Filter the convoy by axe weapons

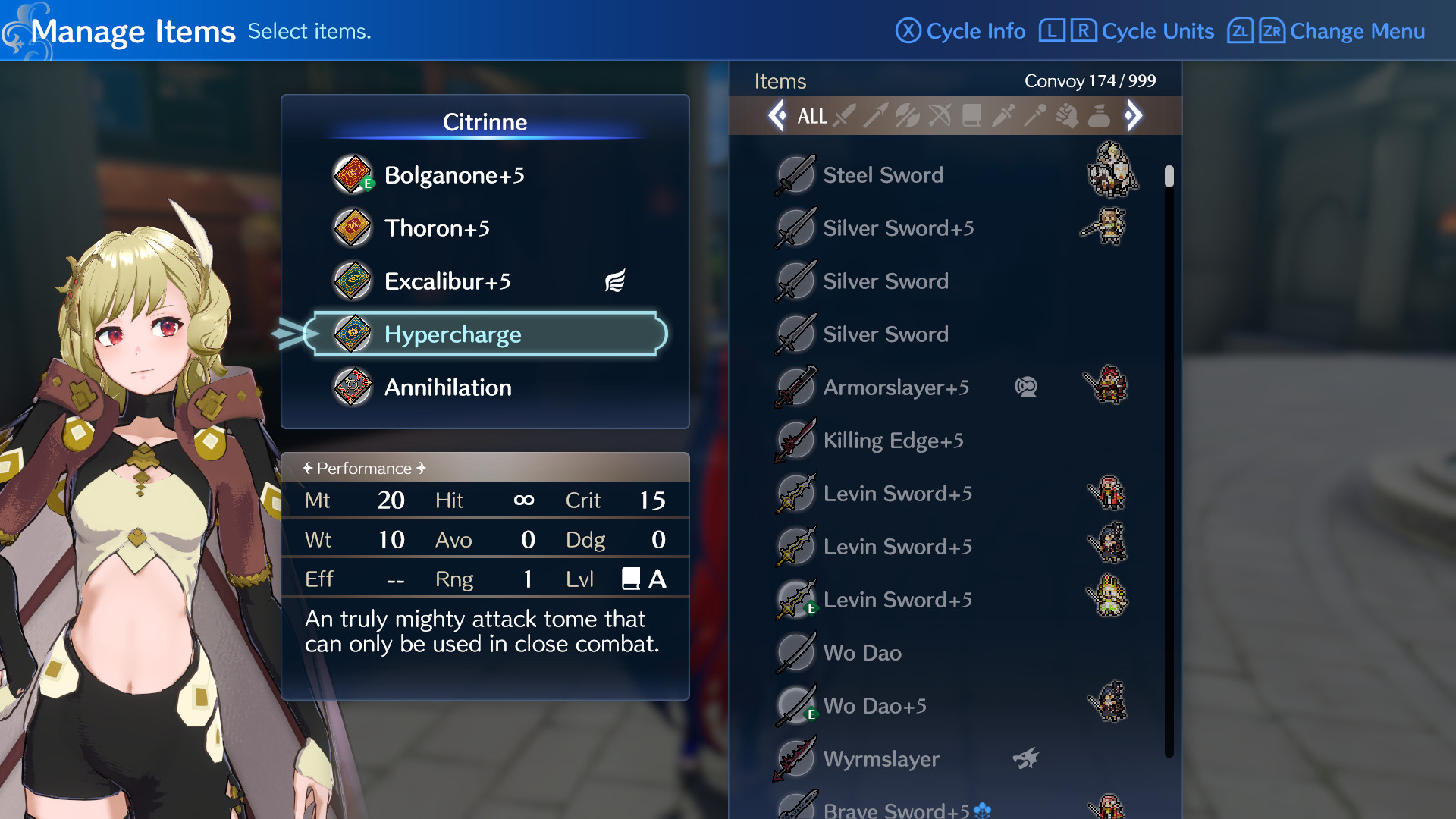tap(907, 116)
